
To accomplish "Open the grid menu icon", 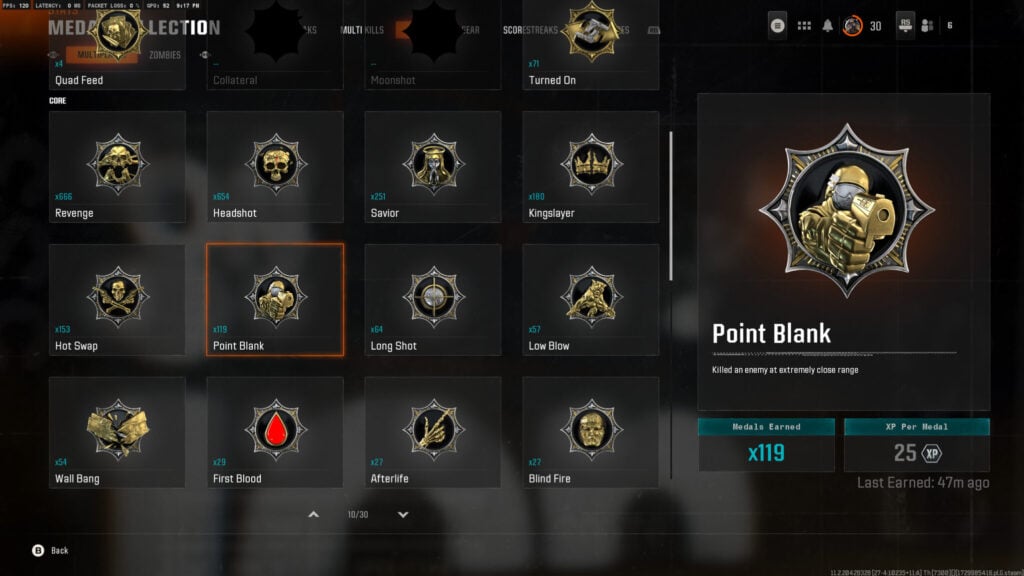I will tap(804, 26).
